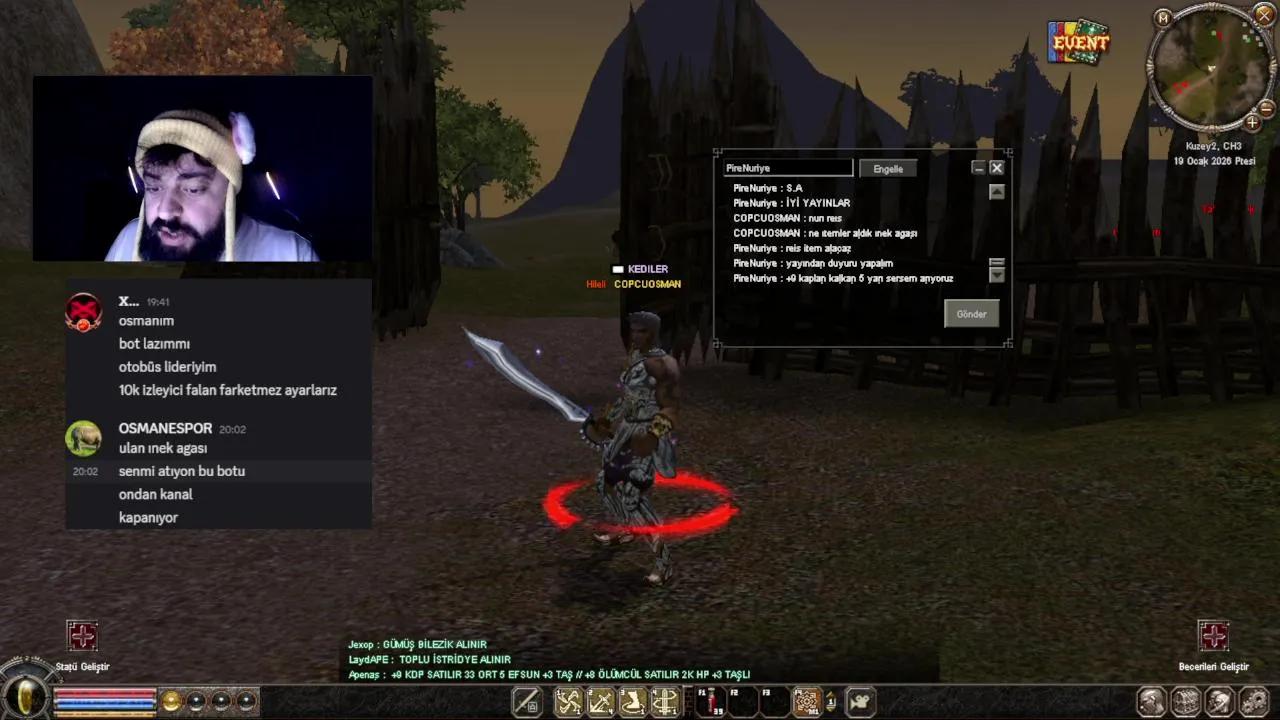Open the Statü Geliştir status upgrade
Screen dimensions: 1280x720
coord(82,636)
